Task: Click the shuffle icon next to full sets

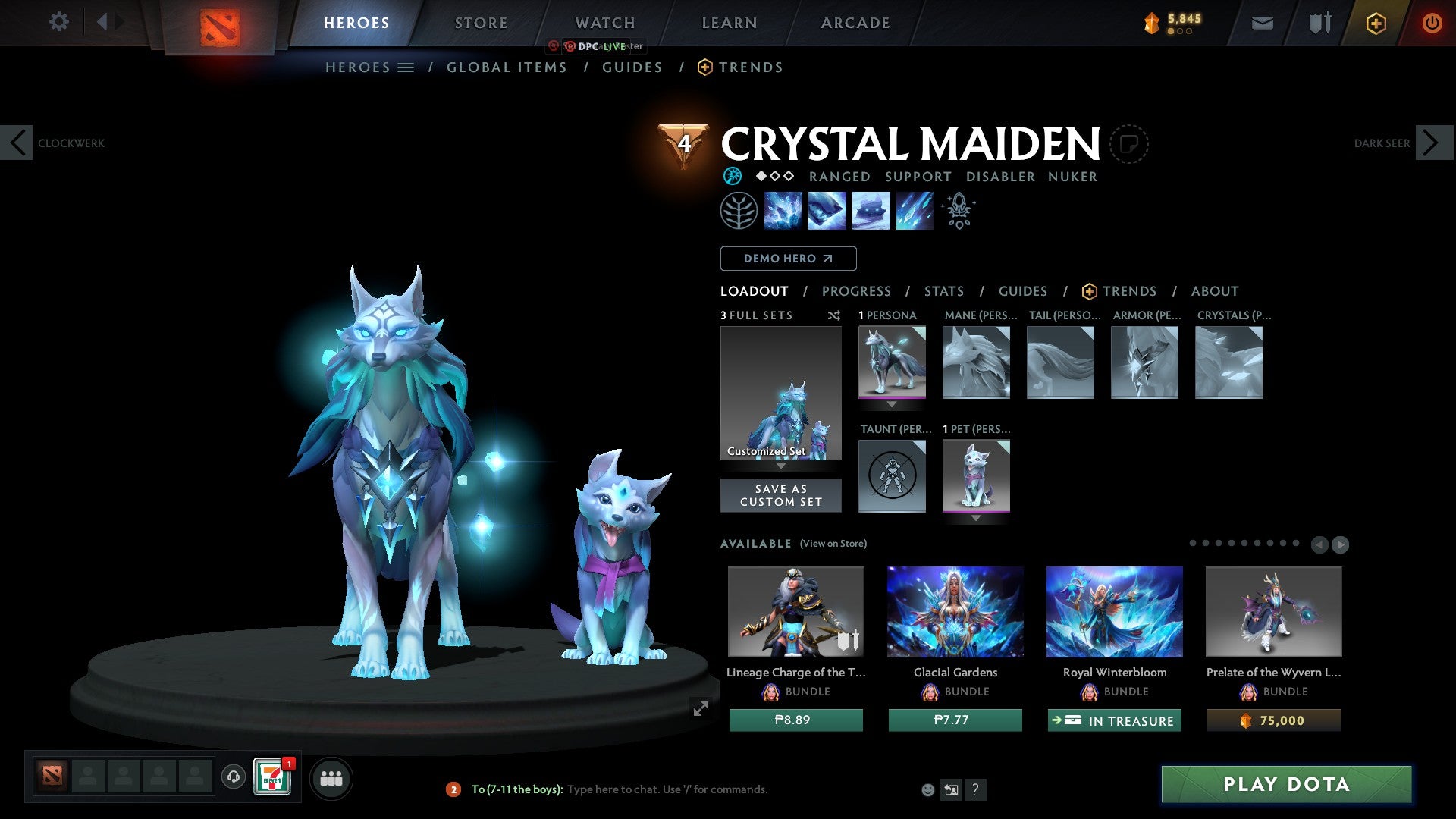Action: [834, 316]
